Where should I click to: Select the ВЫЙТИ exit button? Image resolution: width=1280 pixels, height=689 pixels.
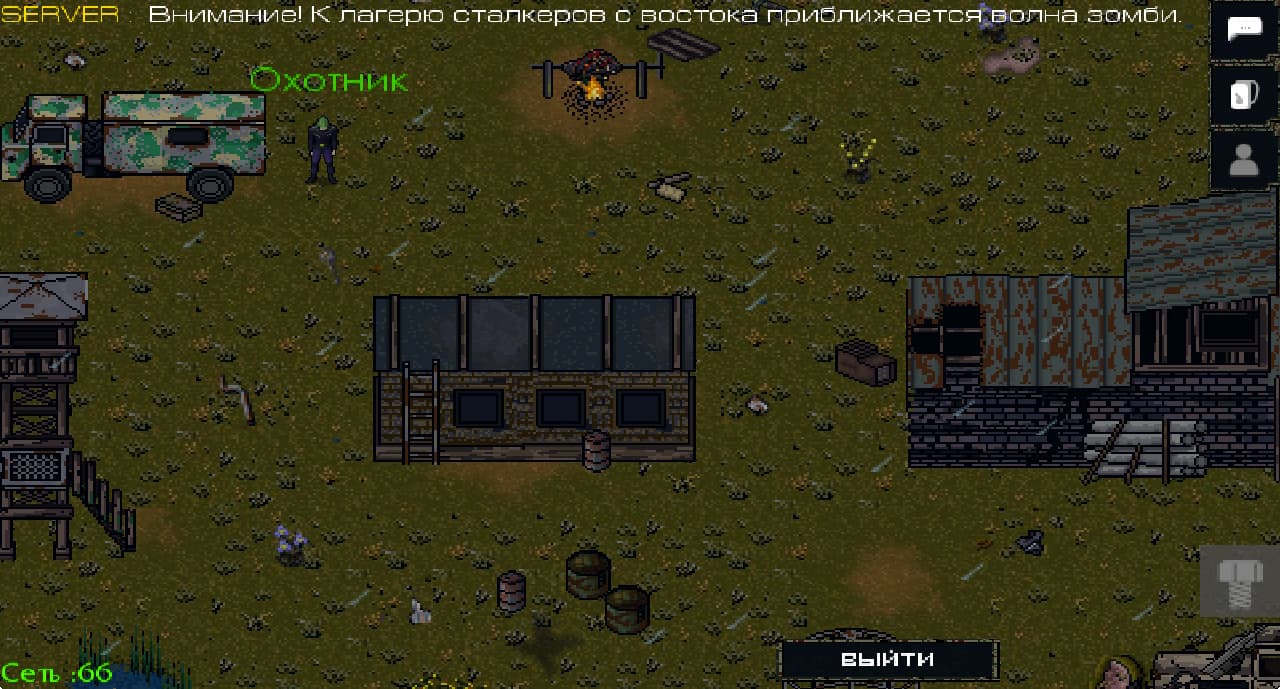pos(888,659)
